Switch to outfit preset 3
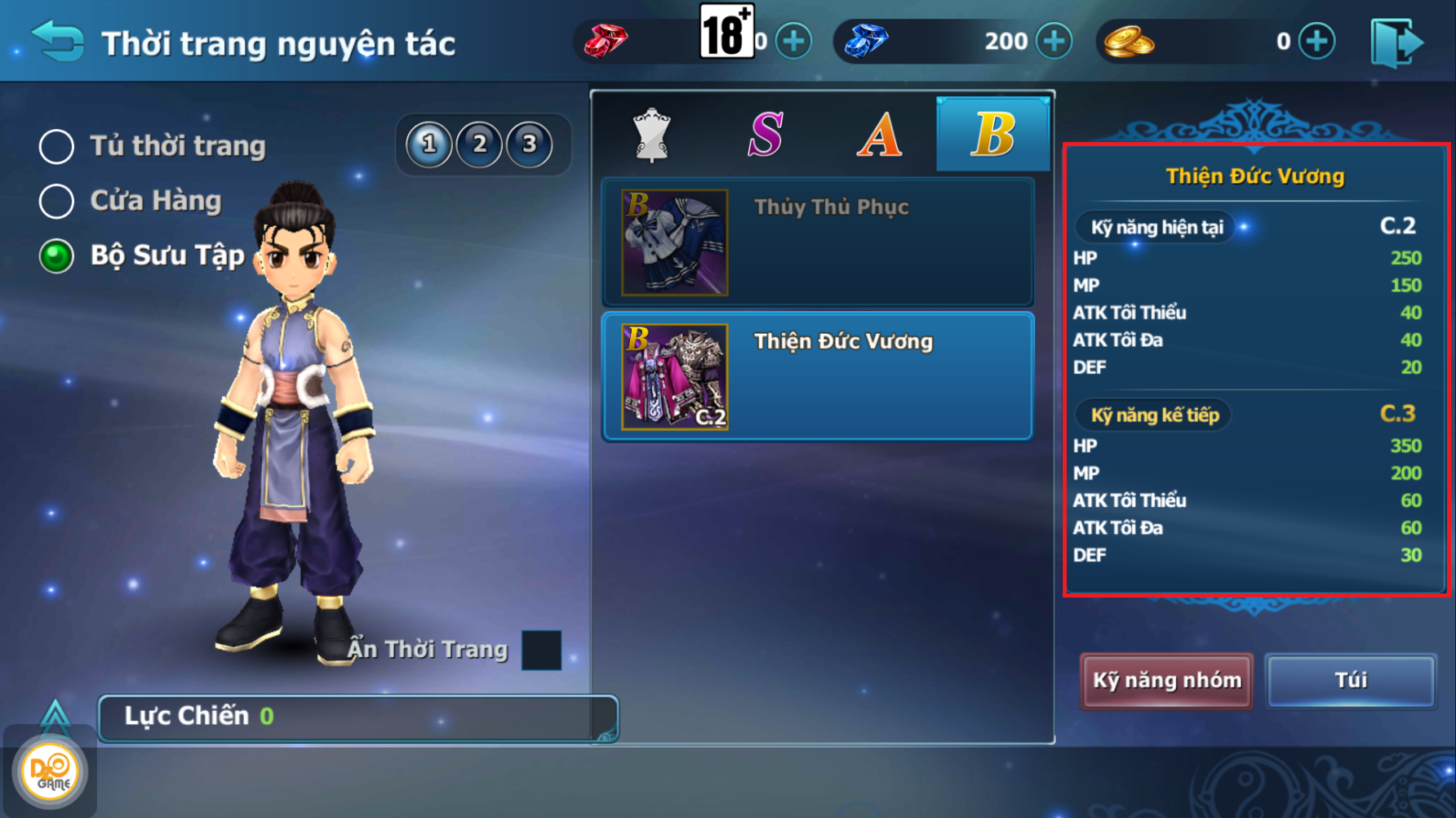 pyautogui.click(x=530, y=144)
